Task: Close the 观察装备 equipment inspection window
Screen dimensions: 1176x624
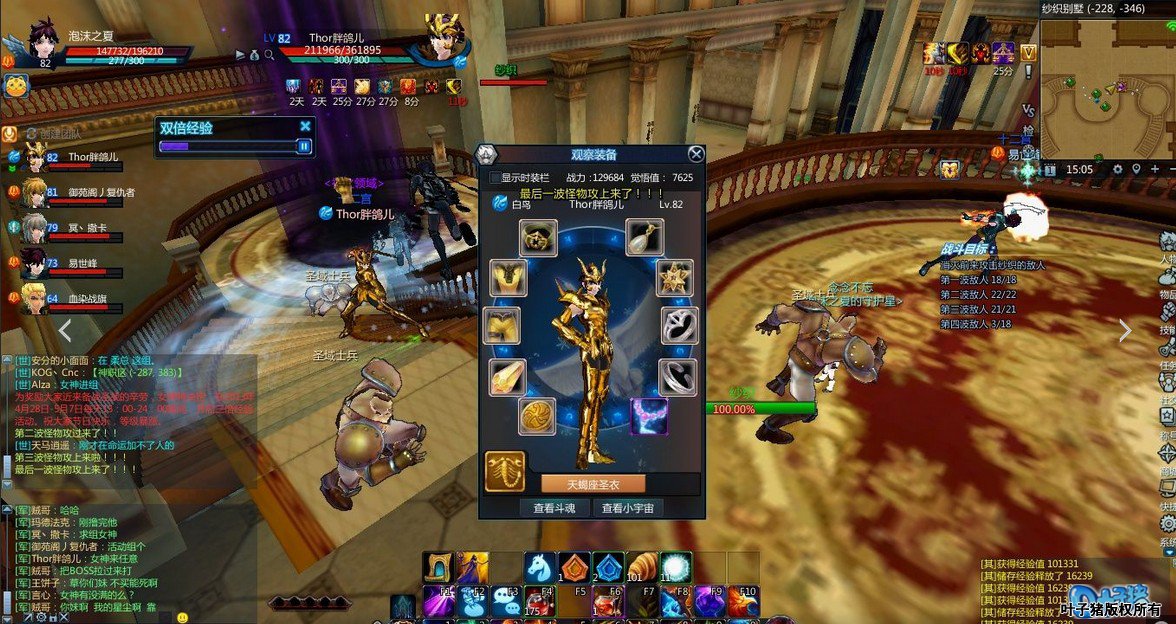Action: [x=696, y=154]
